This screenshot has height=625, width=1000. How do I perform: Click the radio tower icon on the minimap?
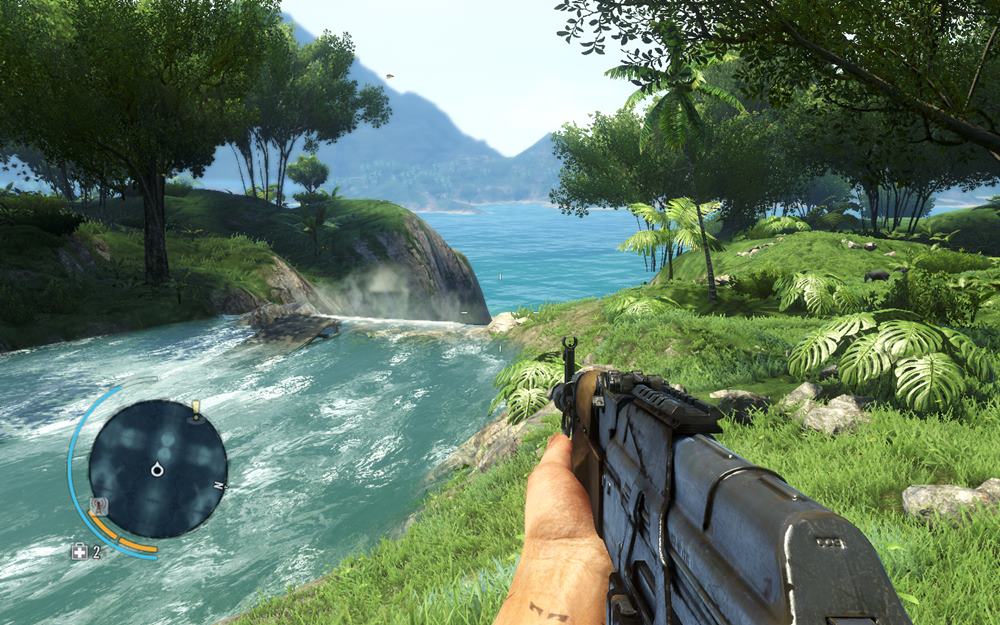[98, 507]
